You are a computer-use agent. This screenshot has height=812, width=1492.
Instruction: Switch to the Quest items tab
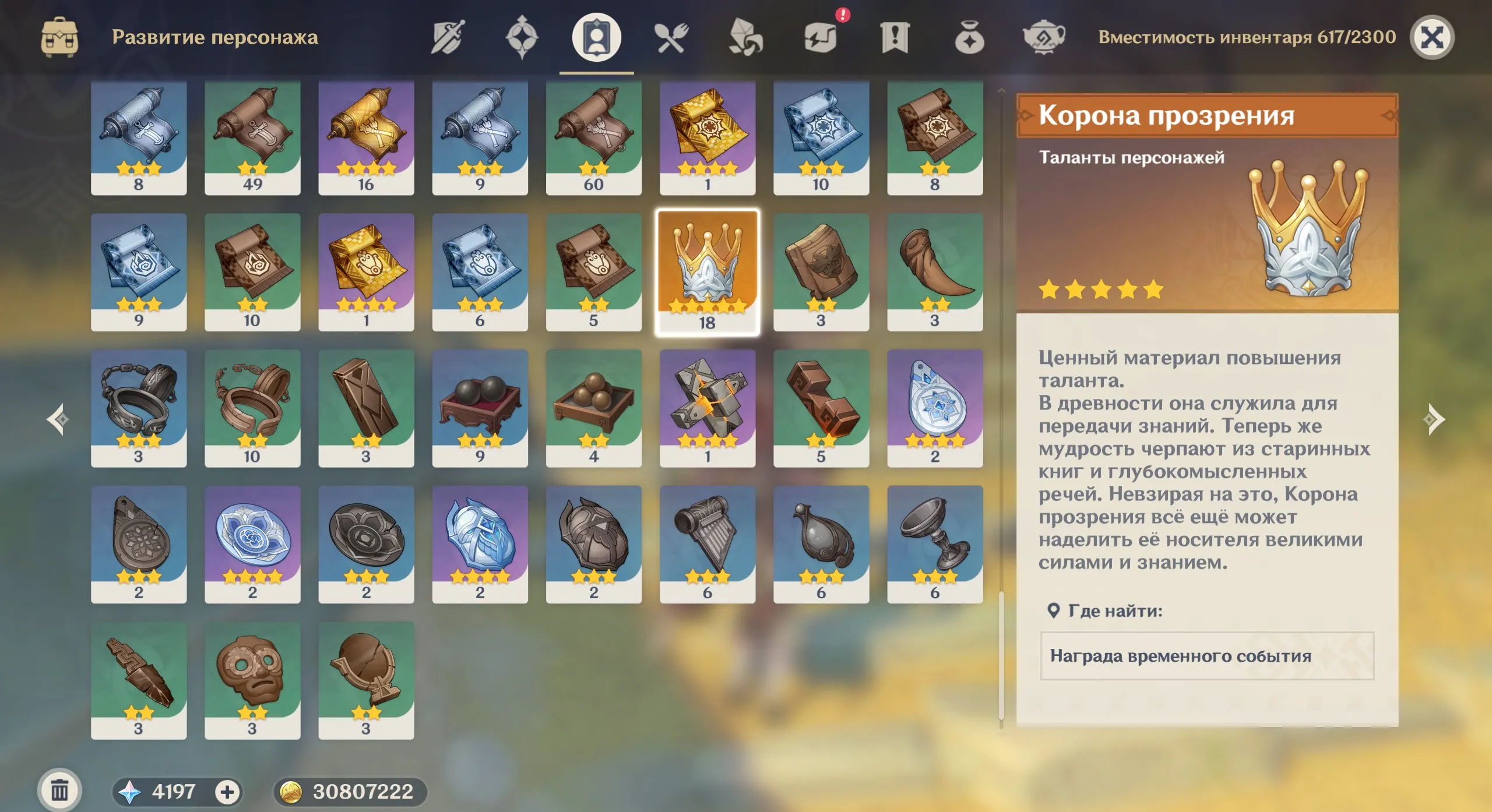895,38
